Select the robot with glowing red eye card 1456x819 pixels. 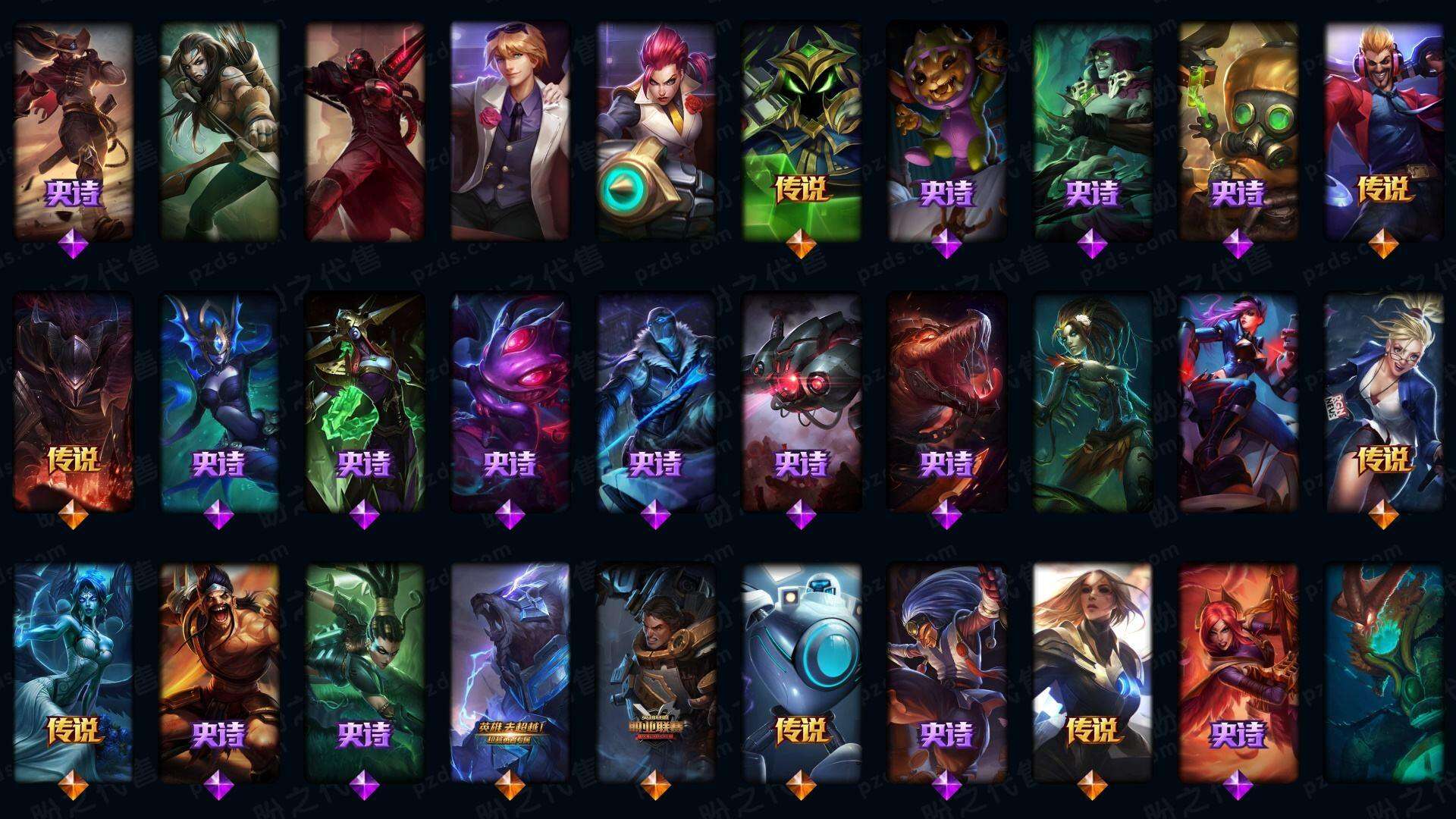pos(801,402)
